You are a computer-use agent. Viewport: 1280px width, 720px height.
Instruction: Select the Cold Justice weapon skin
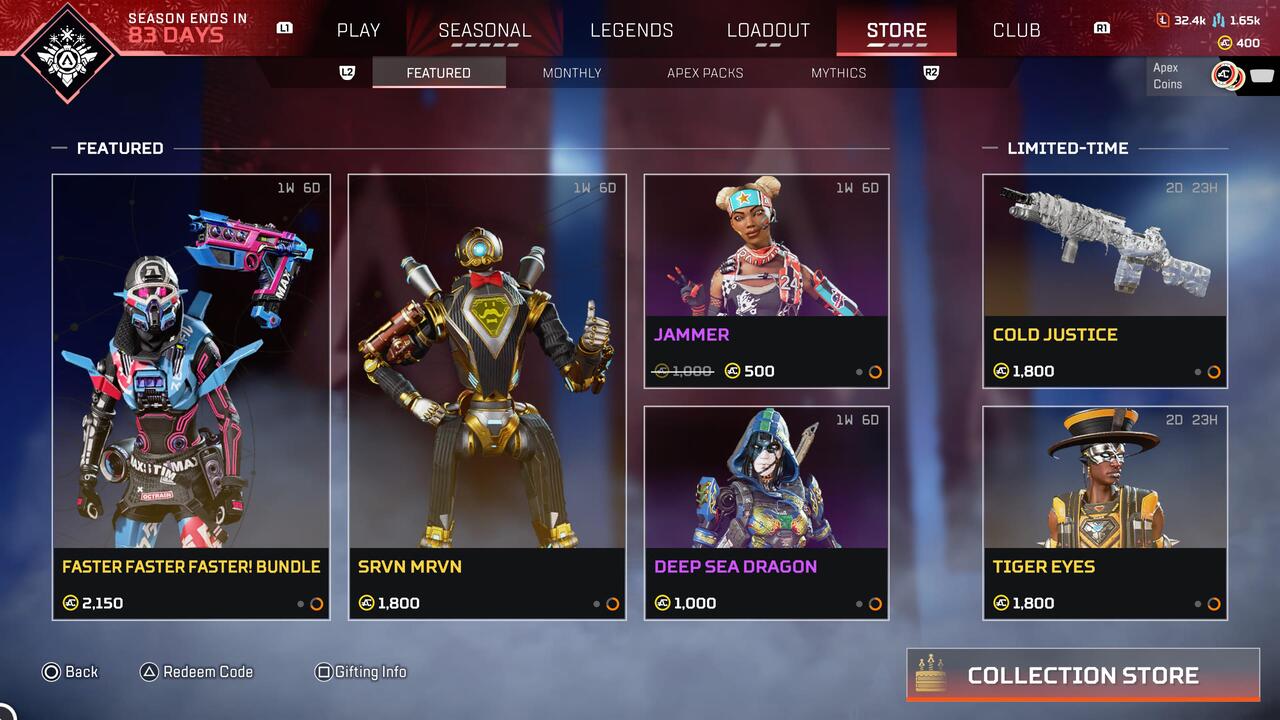1105,281
